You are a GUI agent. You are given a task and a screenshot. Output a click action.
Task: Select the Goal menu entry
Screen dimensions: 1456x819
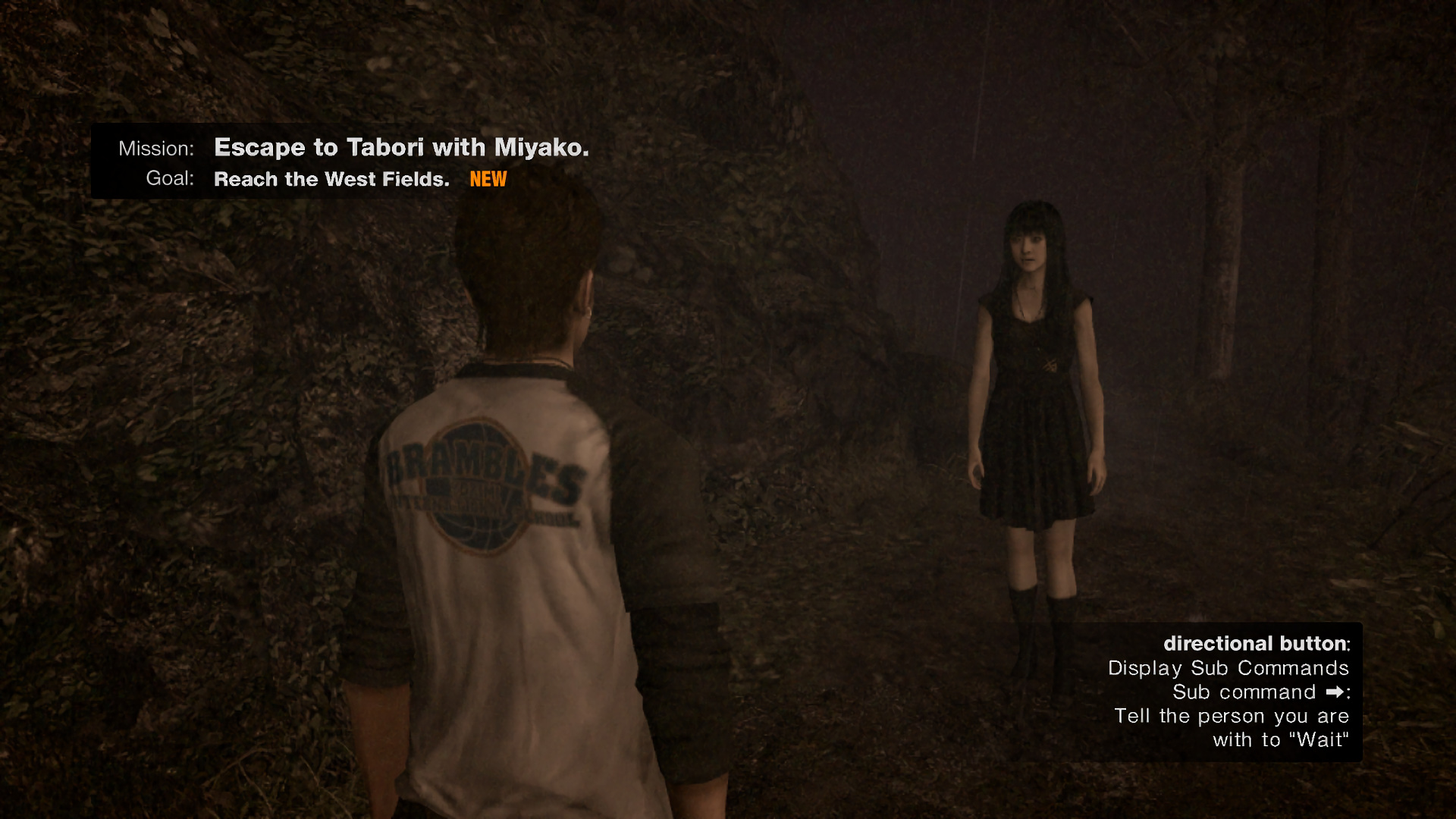pos(170,179)
